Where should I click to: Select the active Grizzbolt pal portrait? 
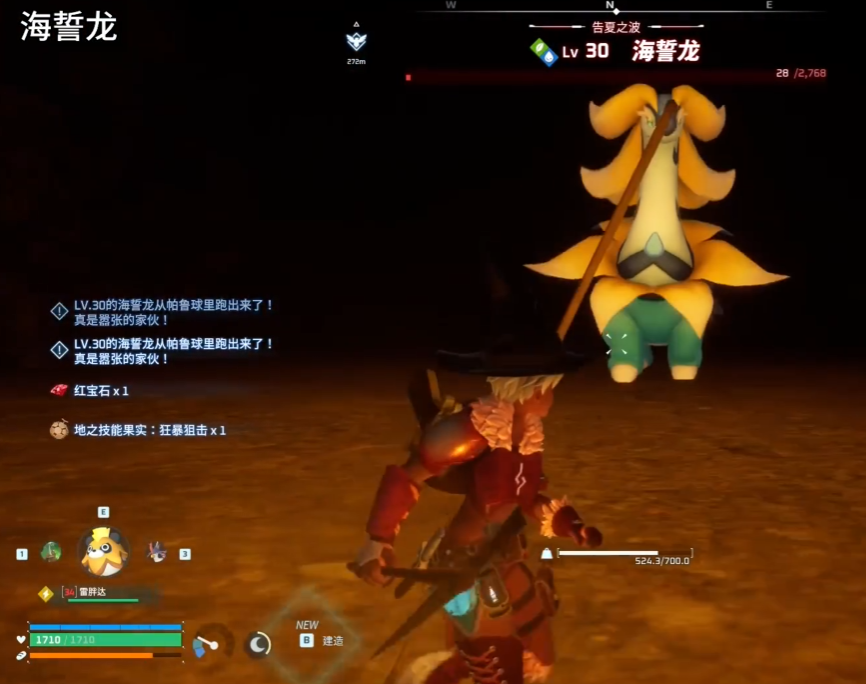[x=103, y=551]
